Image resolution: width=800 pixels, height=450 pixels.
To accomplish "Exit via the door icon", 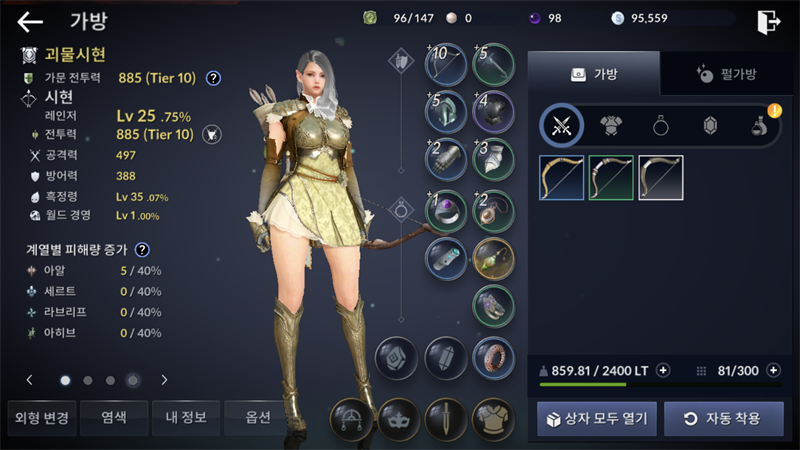I will (x=768, y=21).
